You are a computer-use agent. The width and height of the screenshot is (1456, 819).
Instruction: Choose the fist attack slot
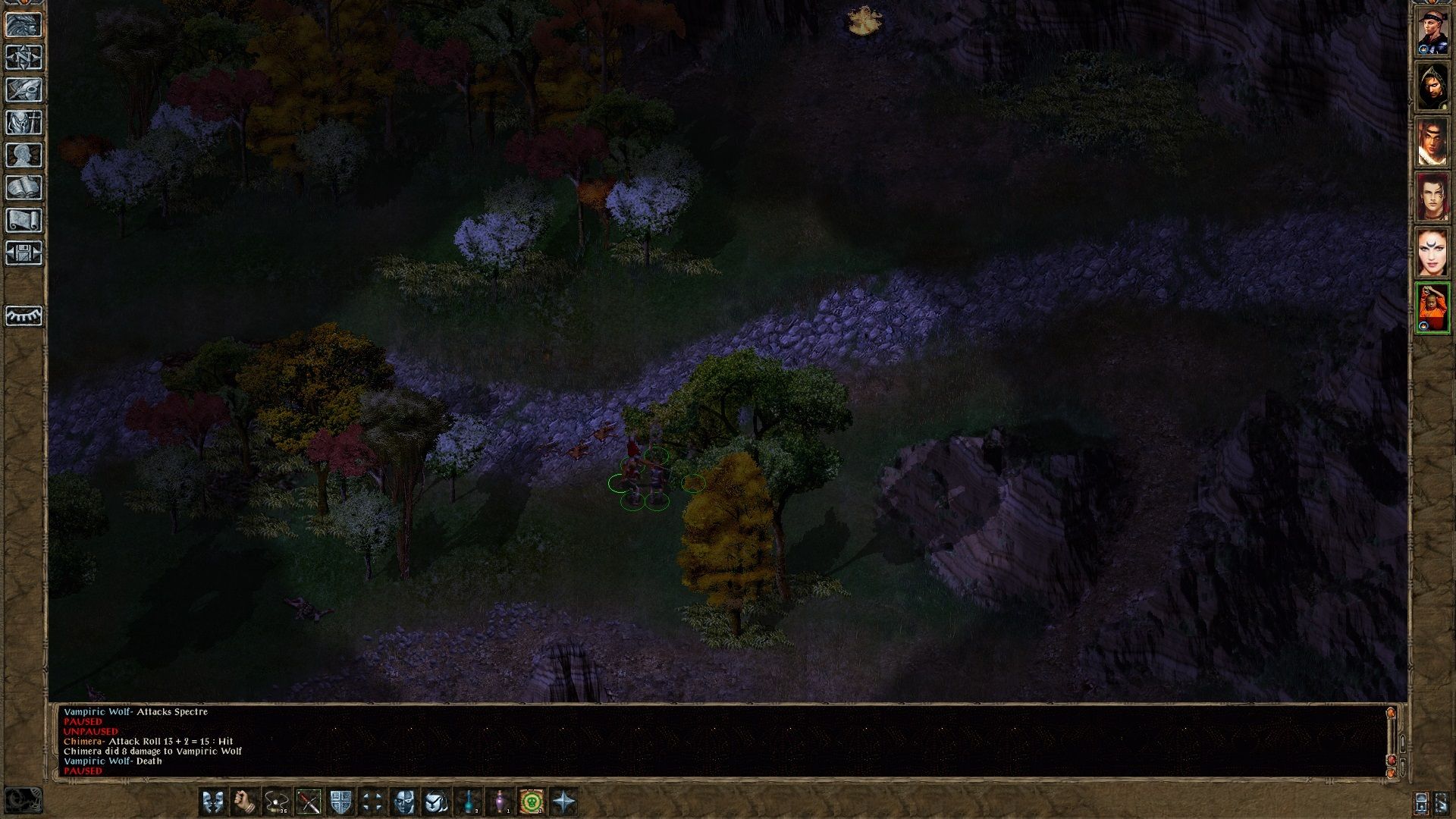click(245, 802)
